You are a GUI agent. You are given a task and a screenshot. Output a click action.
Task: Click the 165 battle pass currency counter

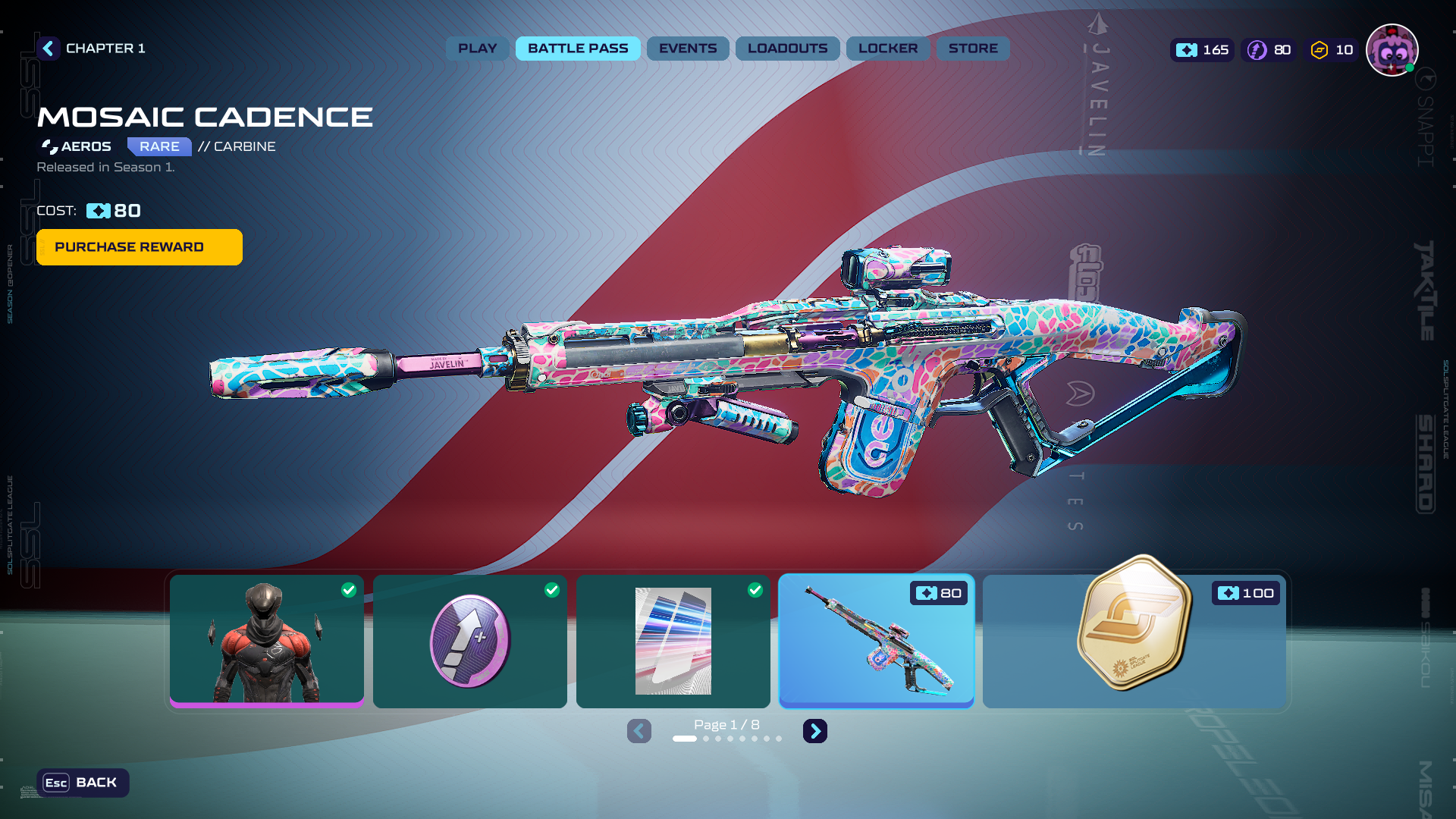point(1203,50)
